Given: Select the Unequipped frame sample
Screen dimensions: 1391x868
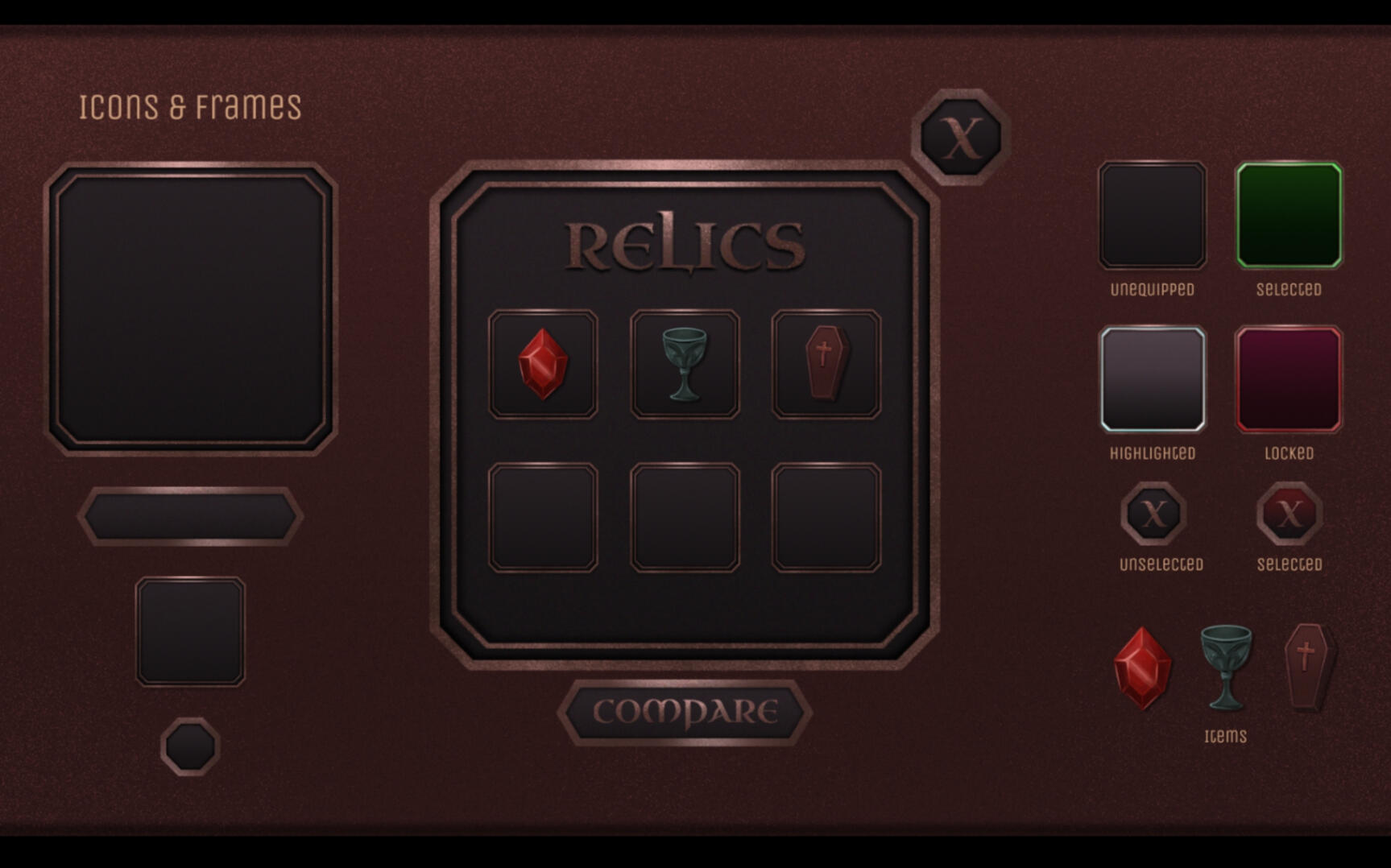Looking at the screenshot, I should [1152, 214].
